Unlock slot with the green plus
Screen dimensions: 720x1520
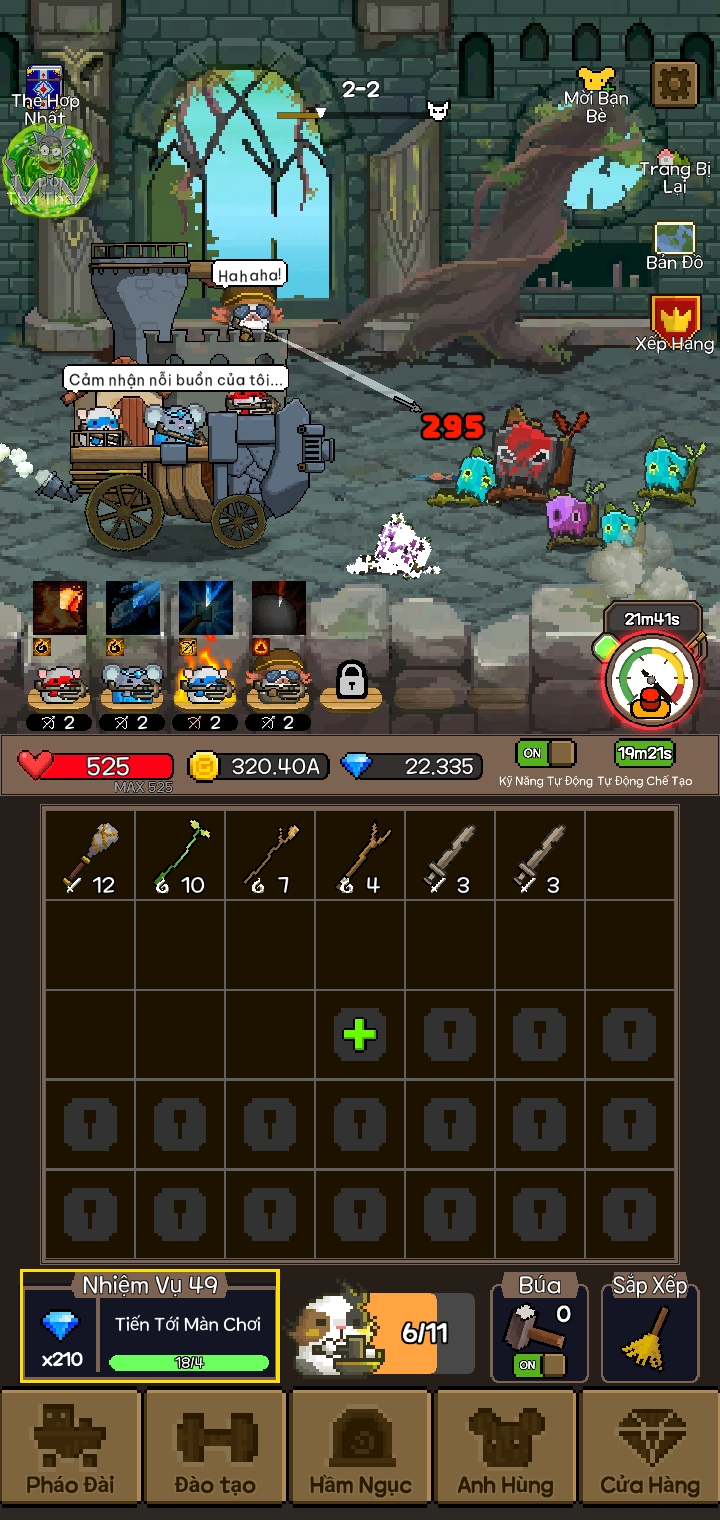pyautogui.click(x=360, y=1034)
